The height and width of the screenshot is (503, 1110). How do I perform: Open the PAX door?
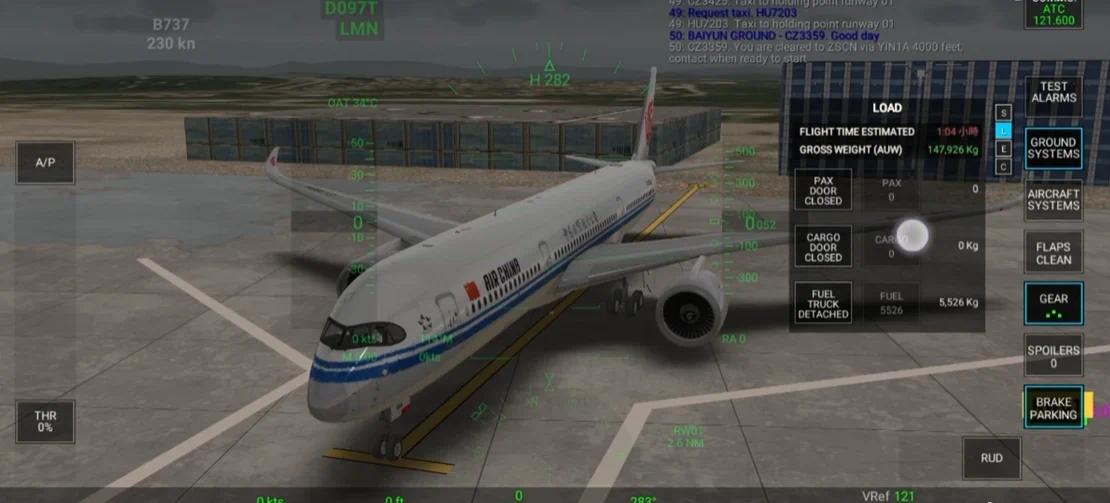click(x=823, y=189)
